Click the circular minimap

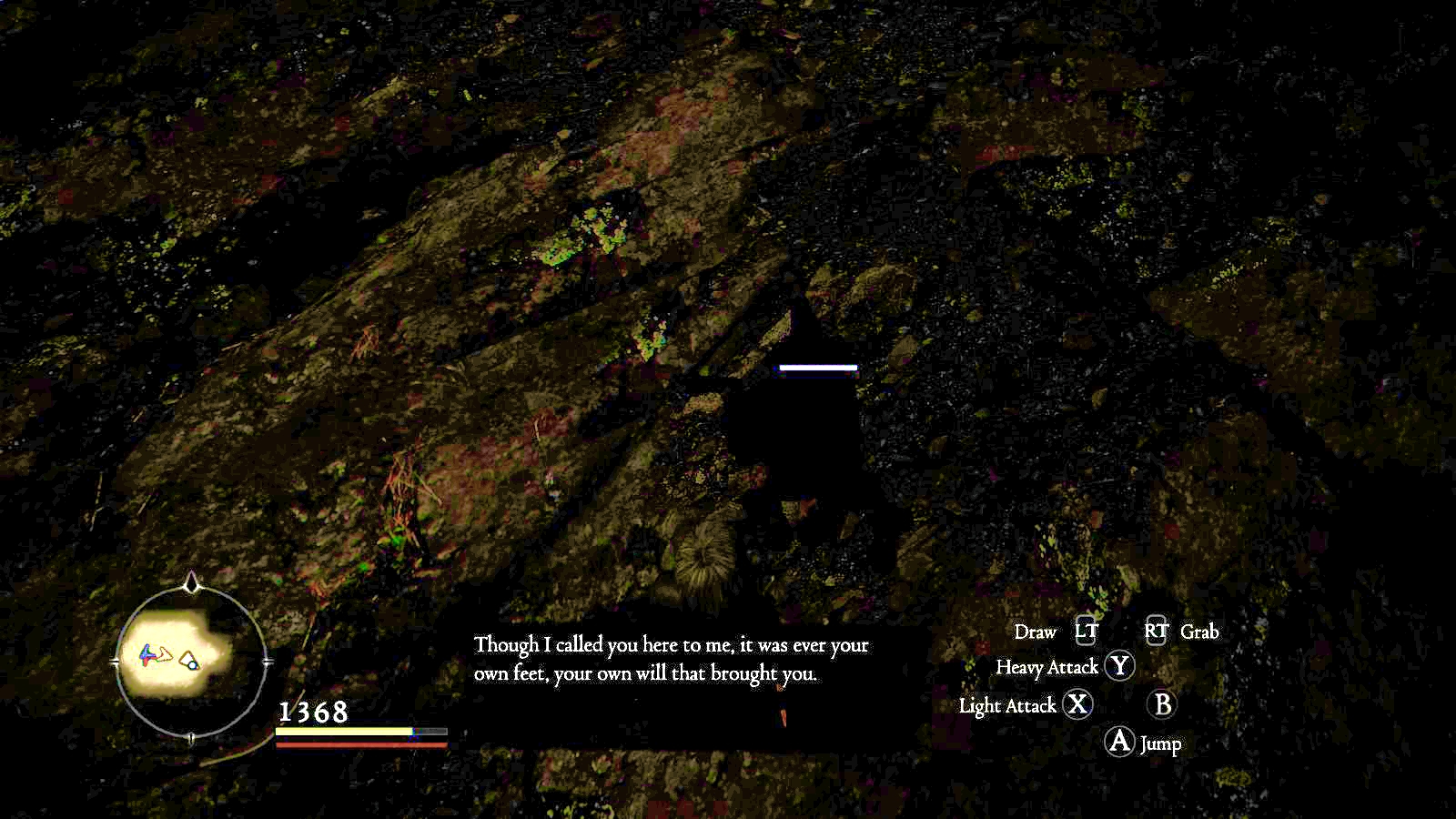click(191, 662)
